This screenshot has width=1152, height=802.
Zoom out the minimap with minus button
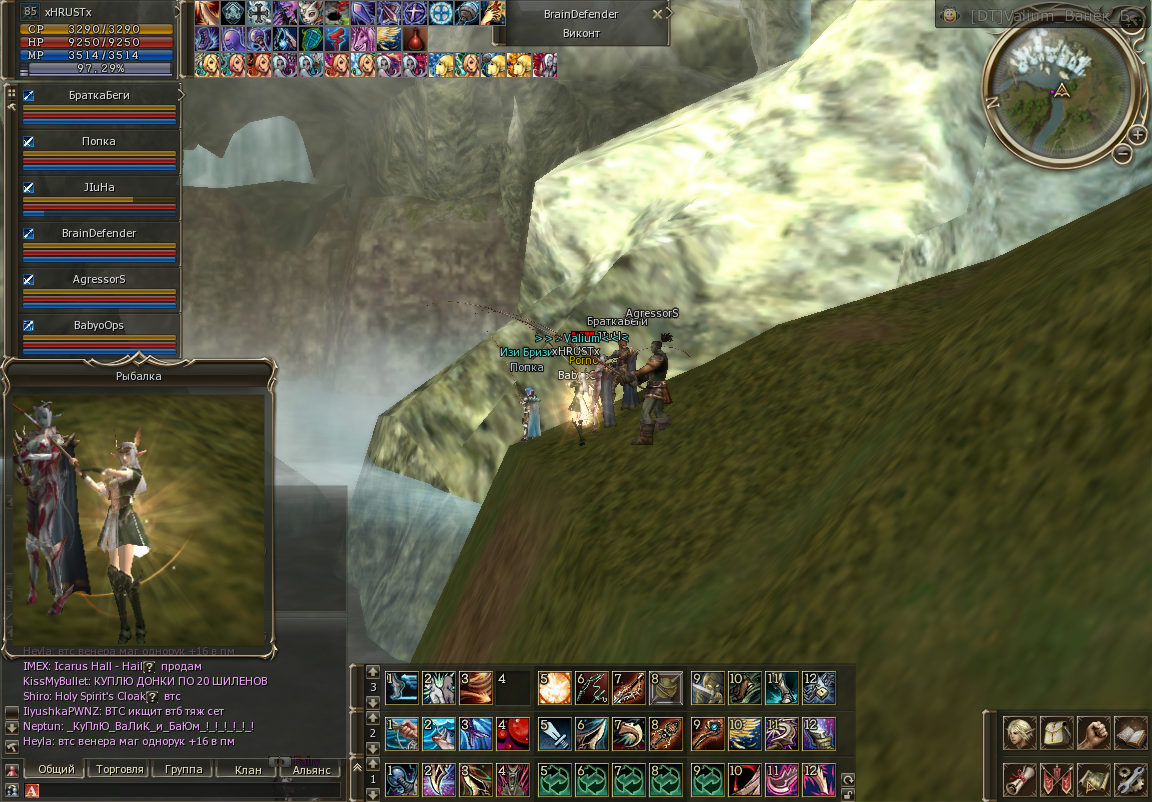(1123, 153)
